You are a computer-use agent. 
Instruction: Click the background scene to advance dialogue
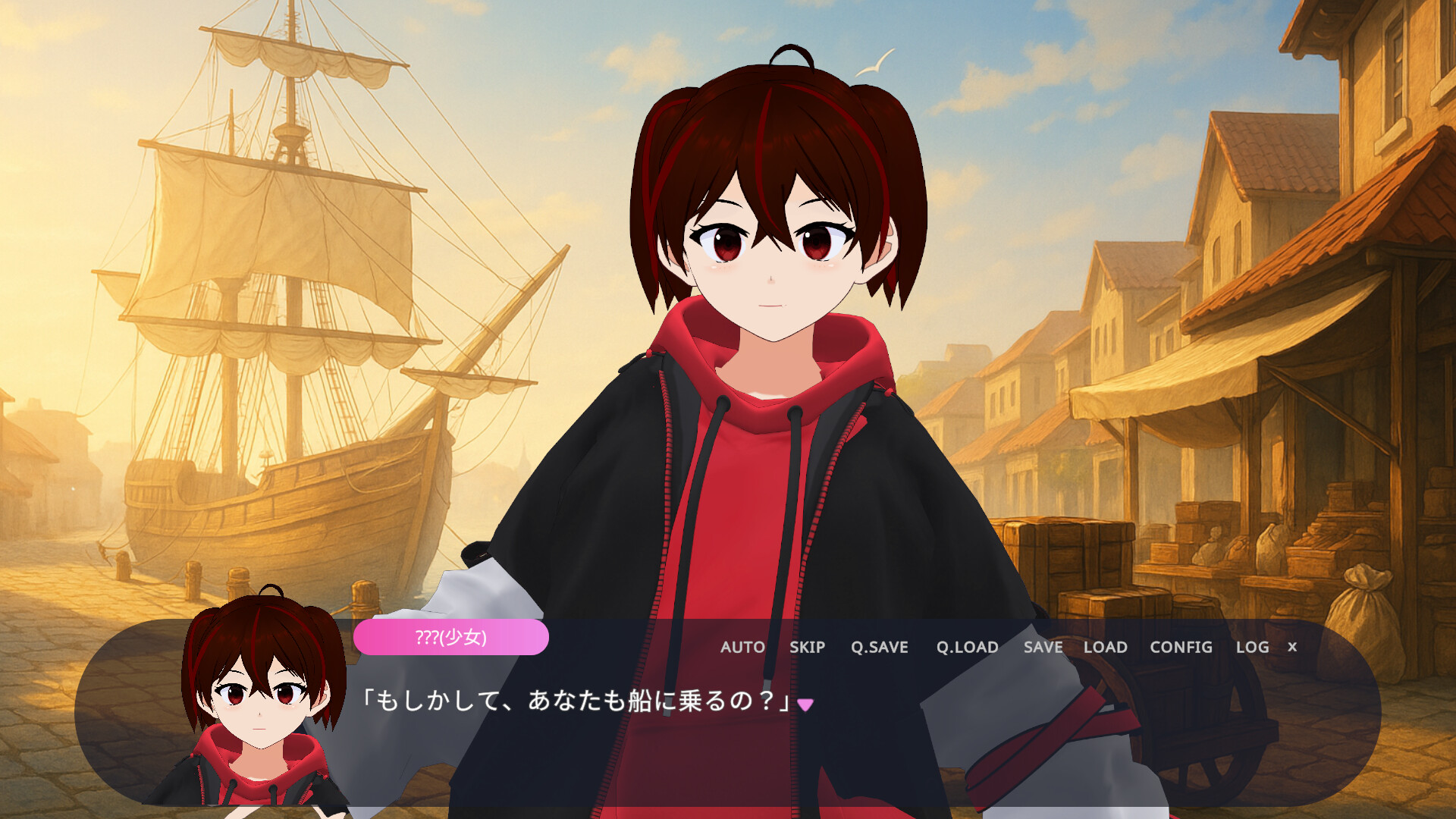pos(227,227)
